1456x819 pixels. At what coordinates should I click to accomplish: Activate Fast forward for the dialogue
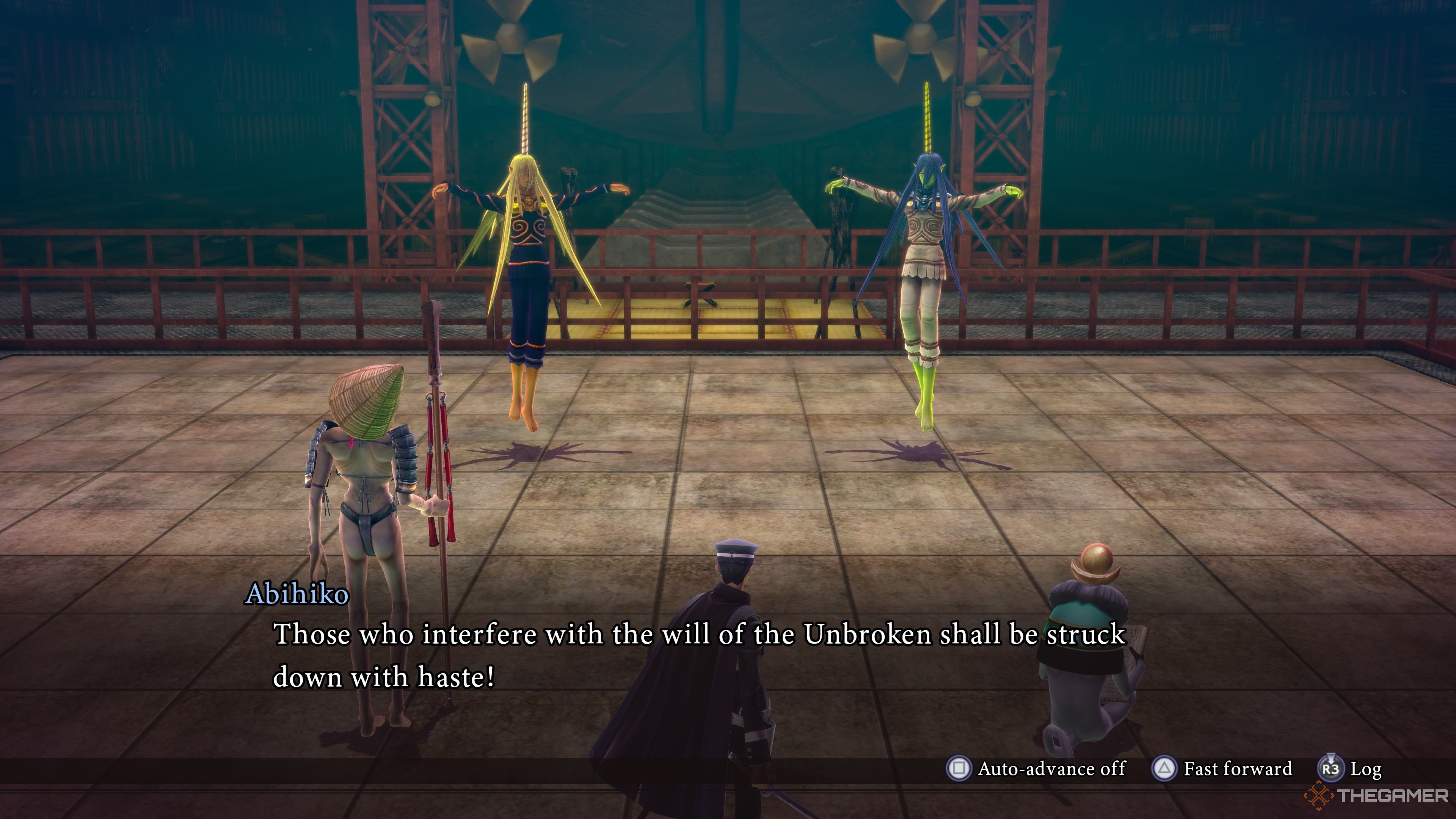point(1222,769)
